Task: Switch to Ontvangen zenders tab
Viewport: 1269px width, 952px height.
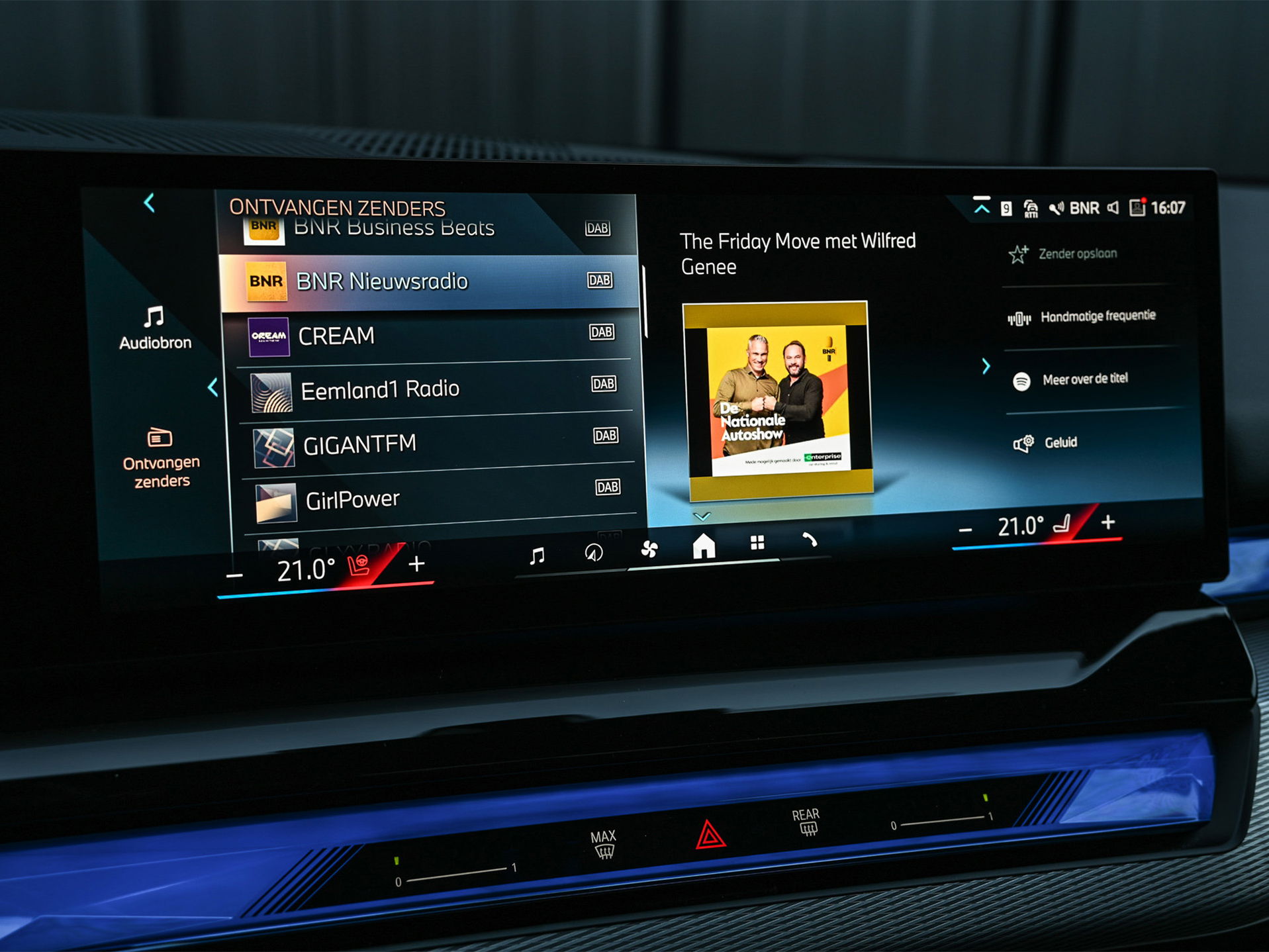Action: click(x=161, y=458)
